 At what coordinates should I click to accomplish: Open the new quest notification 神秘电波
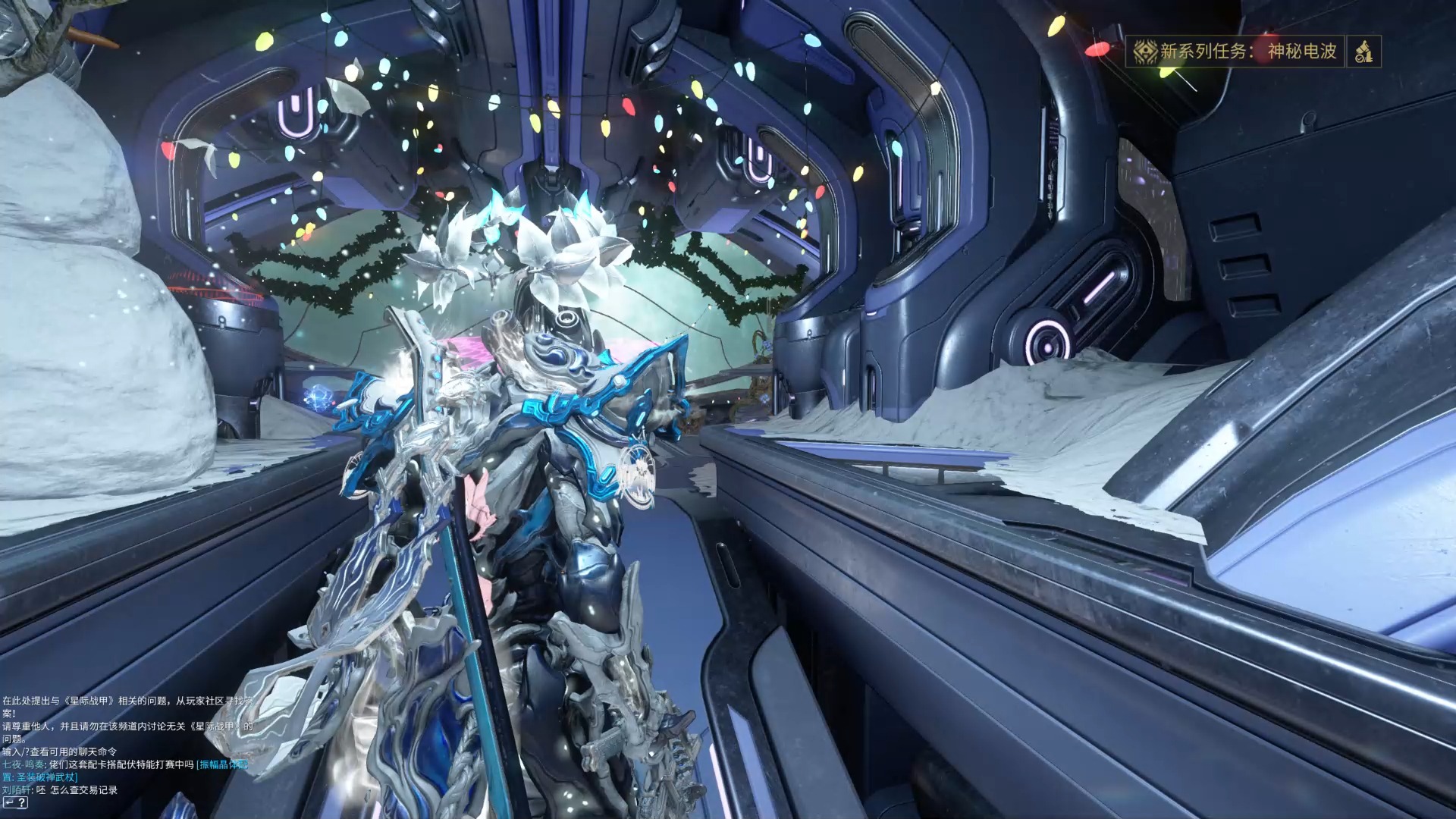pos(1235,52)
